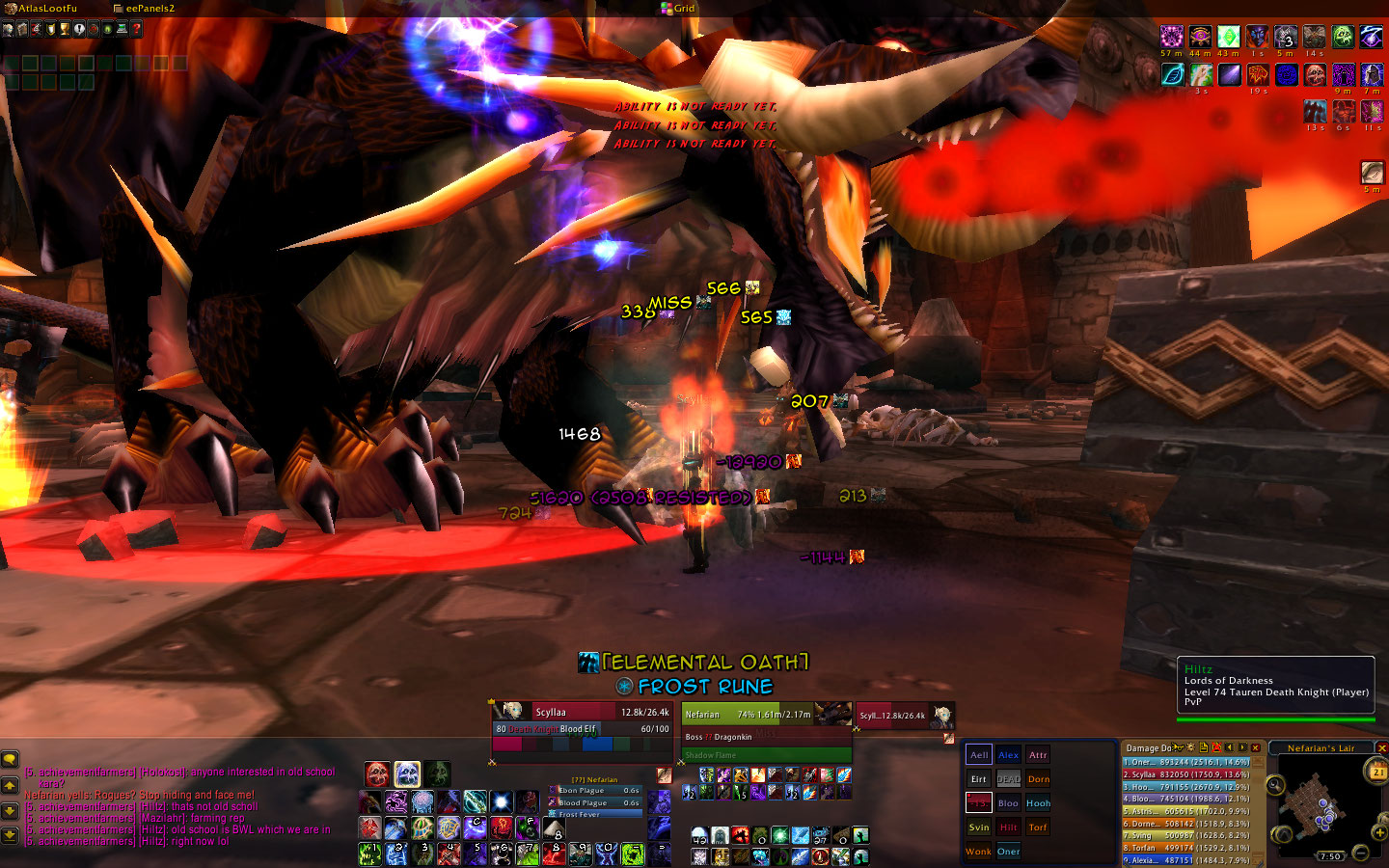Open the eePanels2 addon menu
The image size is (1389, 868).
(150, 9)
